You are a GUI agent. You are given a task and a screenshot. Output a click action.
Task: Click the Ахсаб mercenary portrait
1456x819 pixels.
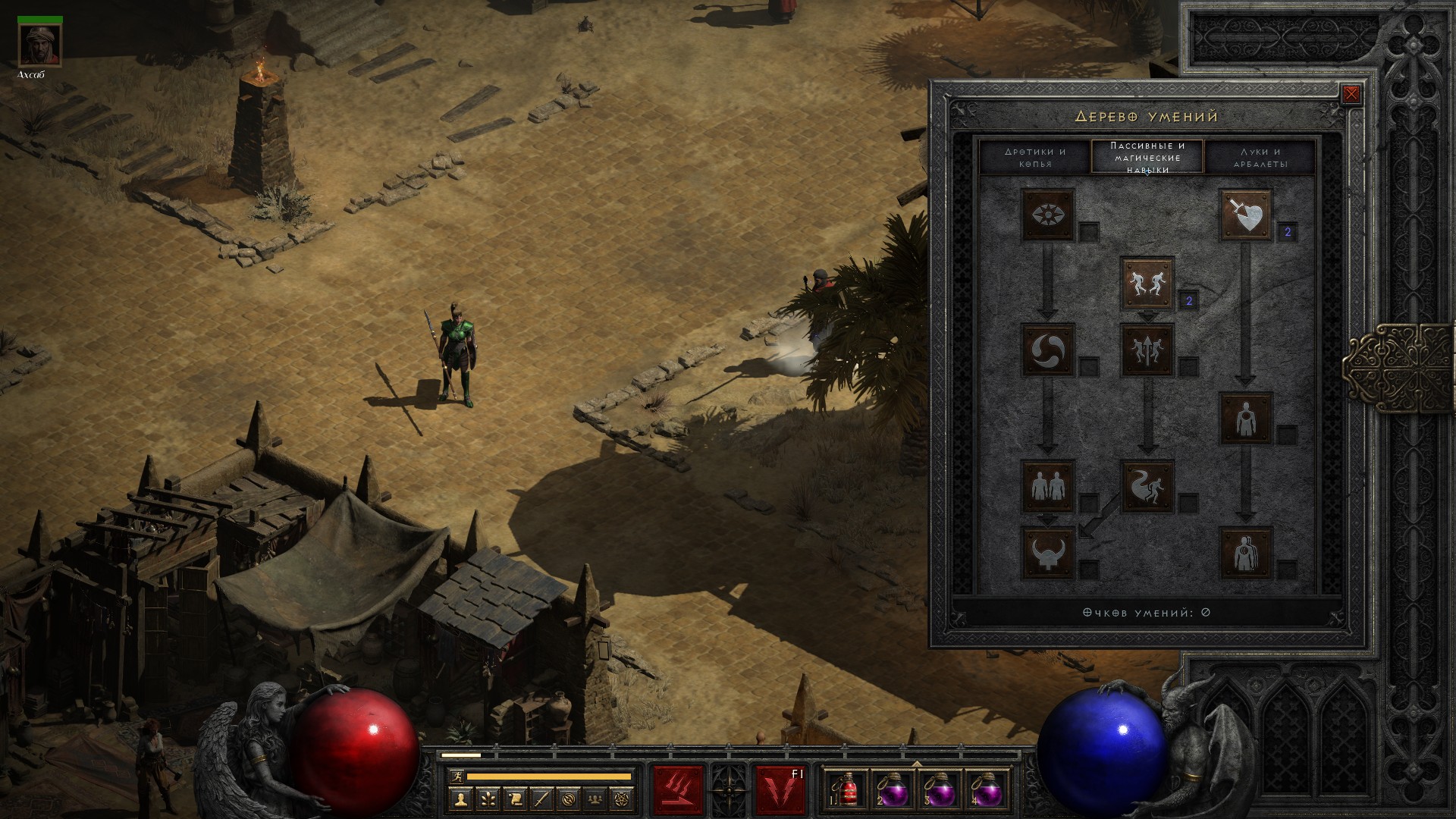[39, 45]
